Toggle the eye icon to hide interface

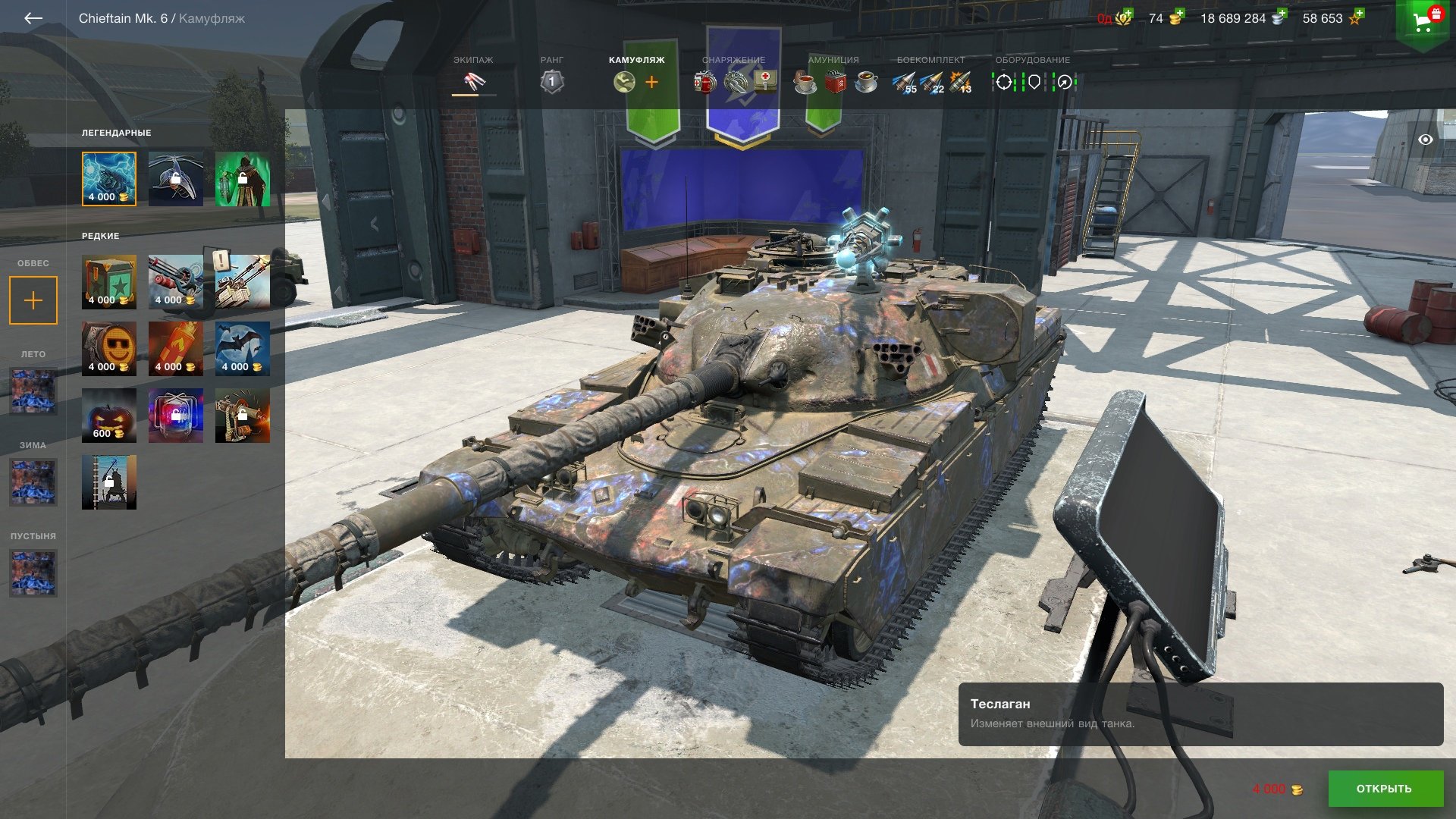(x=1426, y=140)
